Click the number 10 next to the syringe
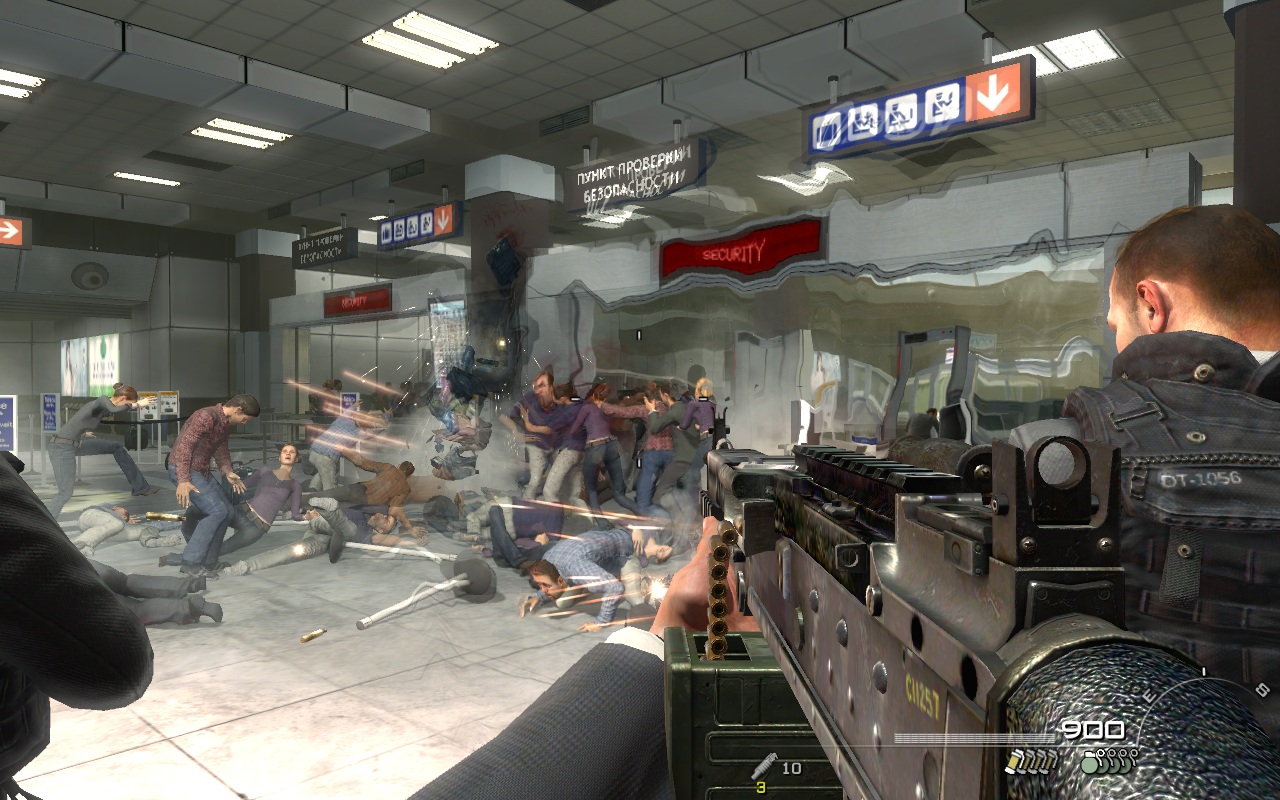The width and height of the screenshot is (1280, 800). pos(792,767)
